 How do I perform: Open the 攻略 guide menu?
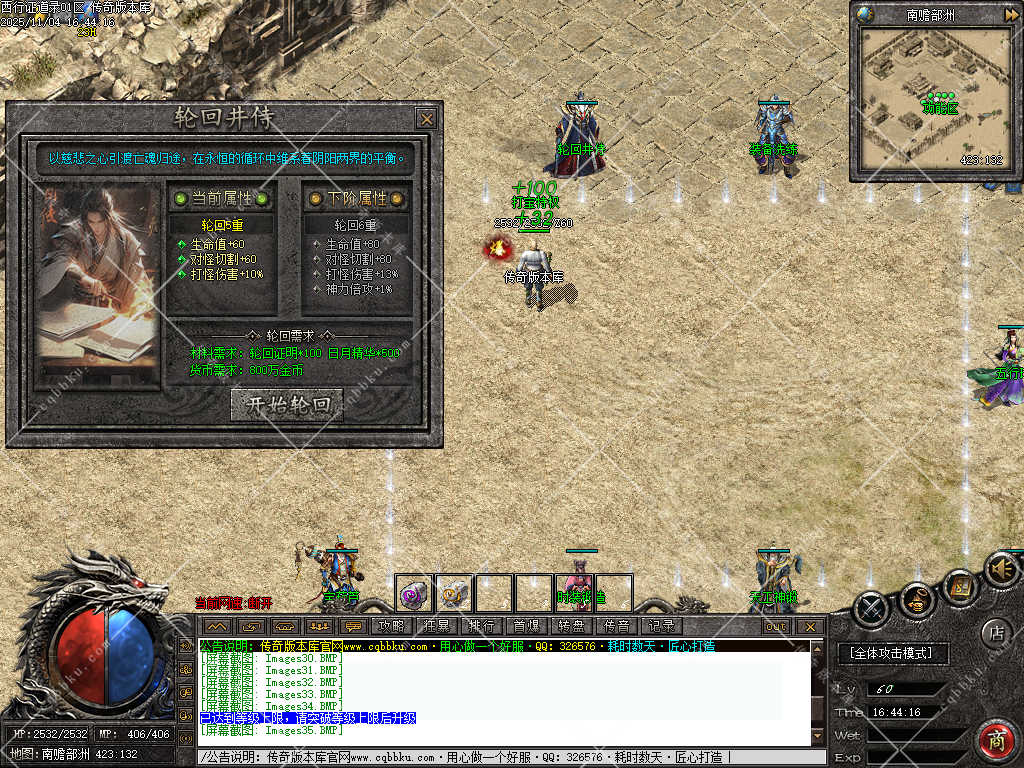pos(391,626)
